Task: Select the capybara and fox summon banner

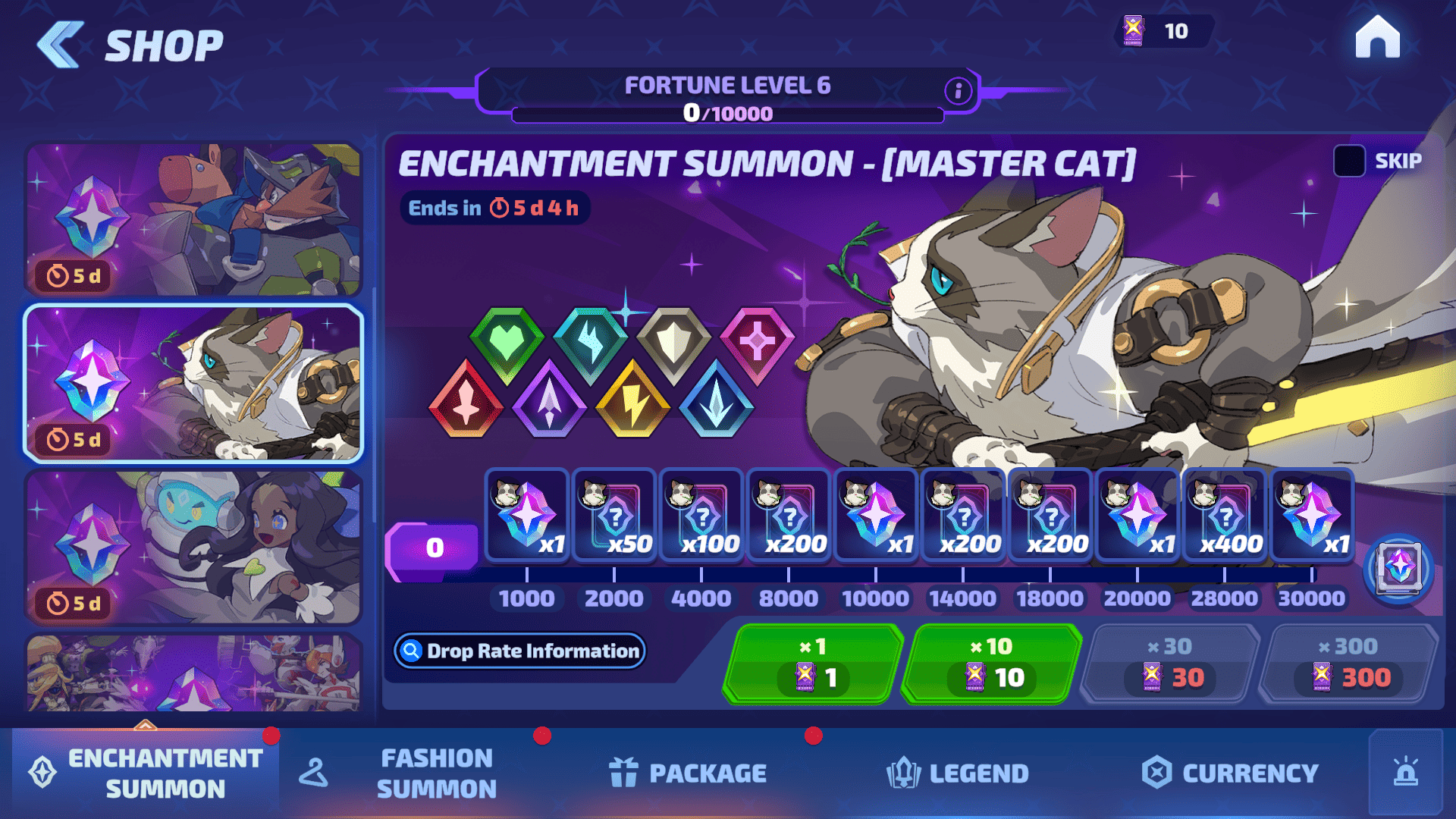Action: [x=193, y=219]
